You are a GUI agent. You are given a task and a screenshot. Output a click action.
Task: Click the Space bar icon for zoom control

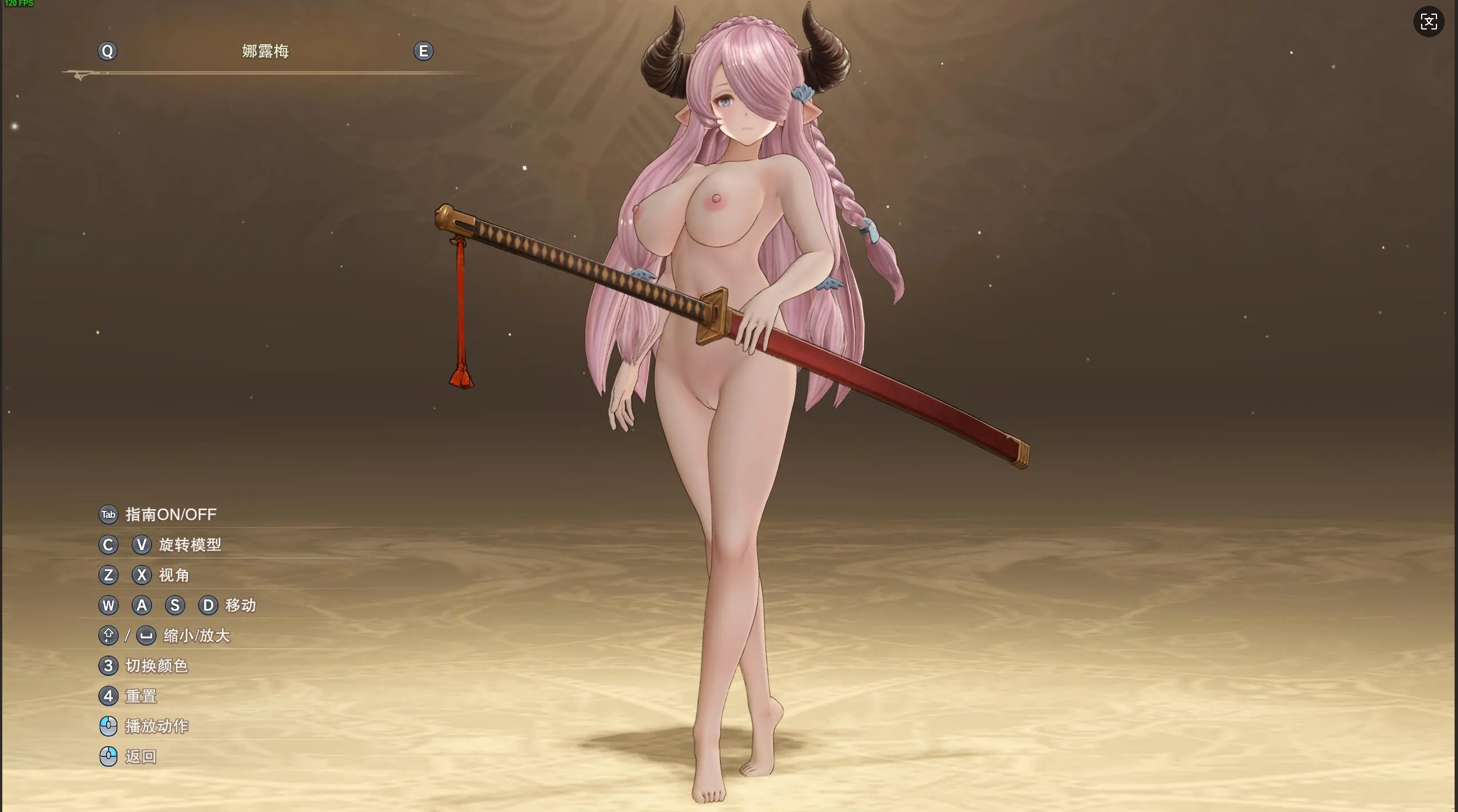click(146, 636)
